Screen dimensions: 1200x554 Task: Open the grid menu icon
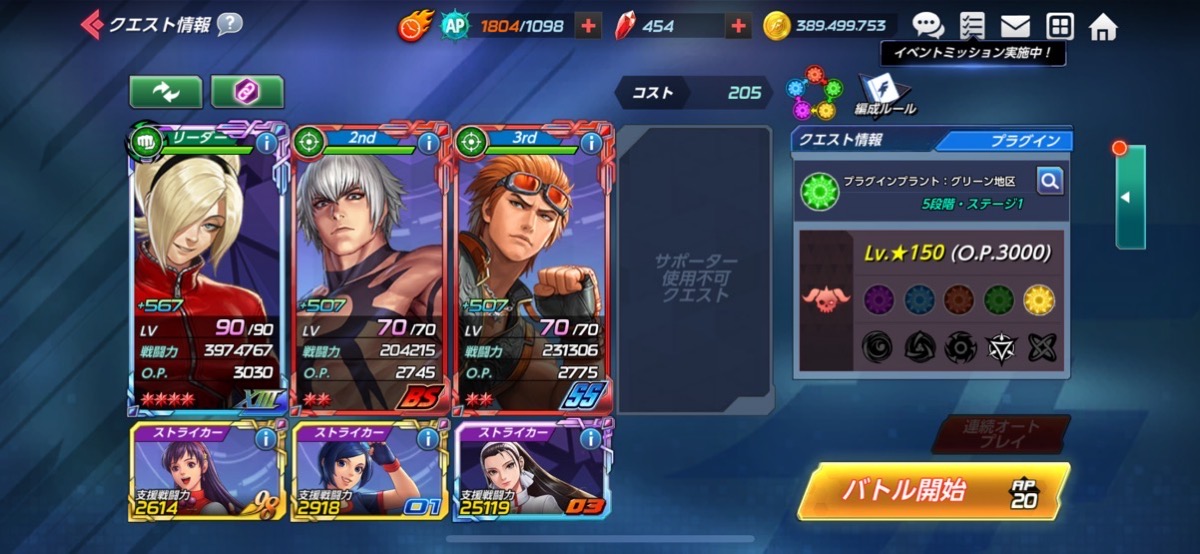(1059, 27)
